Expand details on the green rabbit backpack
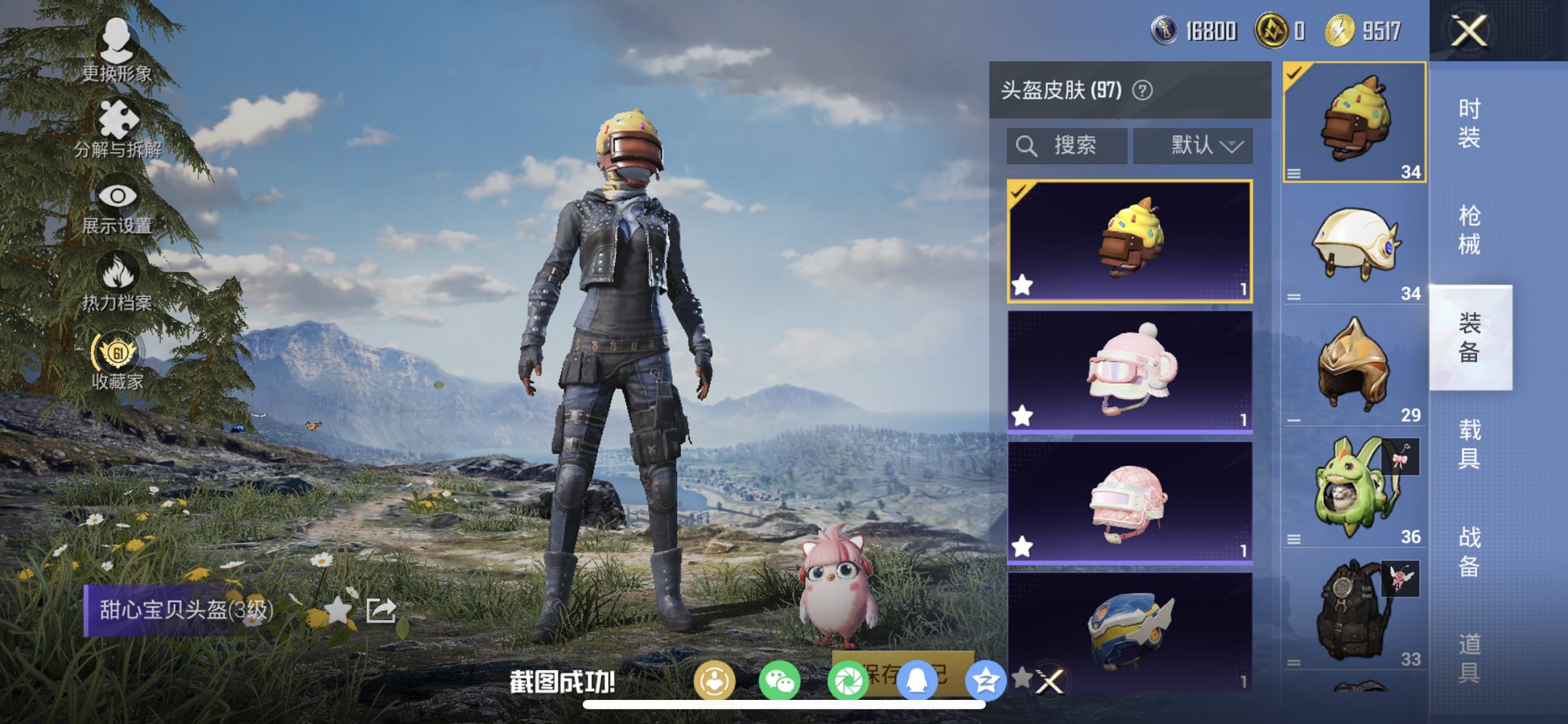Viewport: 1568px width, 724px height. coord(1295,539)
